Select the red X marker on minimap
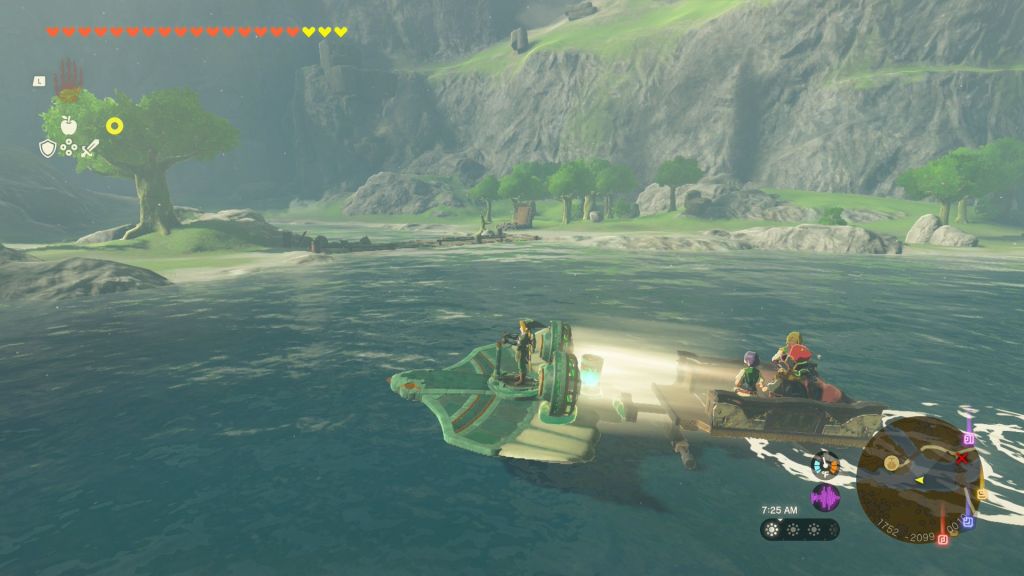1024x576 pixels. click(x=962, y=458)
